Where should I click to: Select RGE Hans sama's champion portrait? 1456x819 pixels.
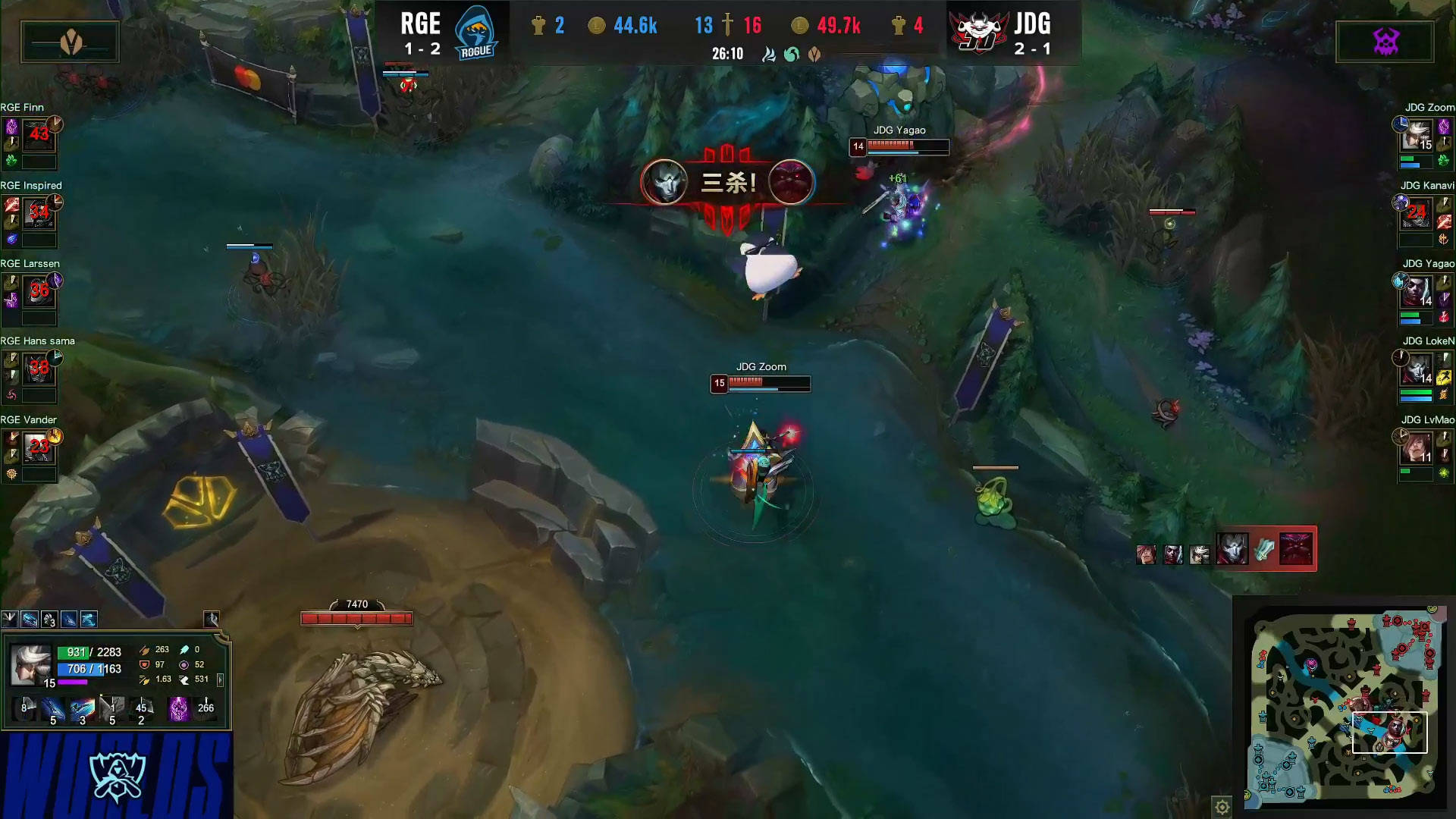click(x=39, y=369)
